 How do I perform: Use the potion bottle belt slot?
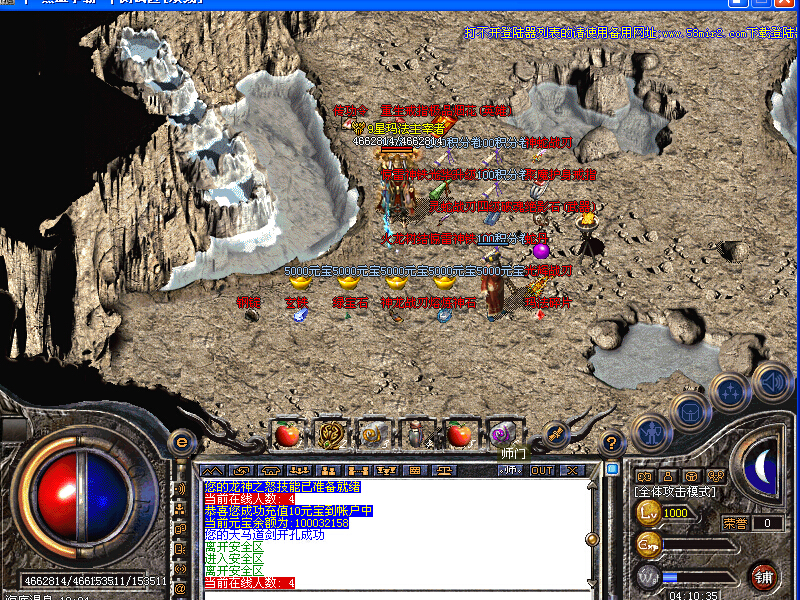[x=417, y=434]
